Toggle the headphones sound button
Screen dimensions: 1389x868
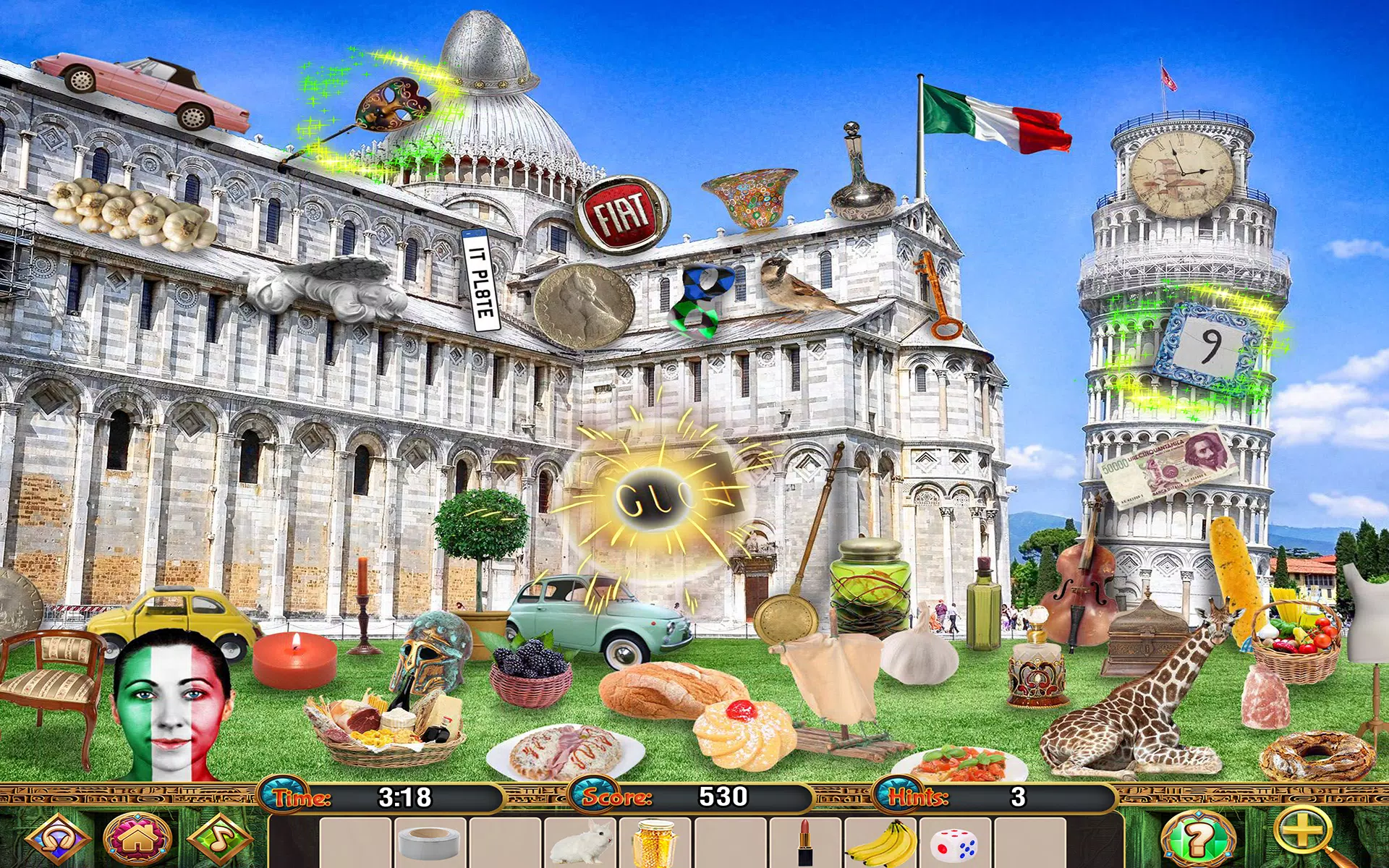(56, 839)
